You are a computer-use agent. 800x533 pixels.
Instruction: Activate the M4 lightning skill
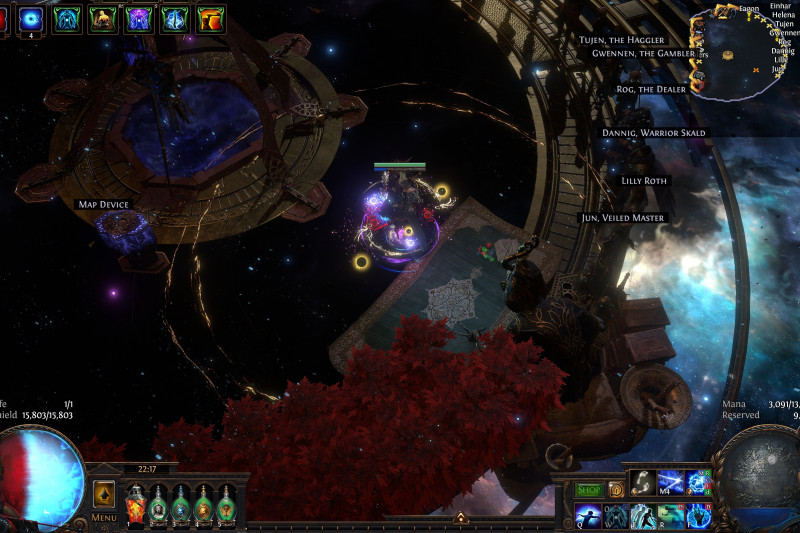coord(670,483)
